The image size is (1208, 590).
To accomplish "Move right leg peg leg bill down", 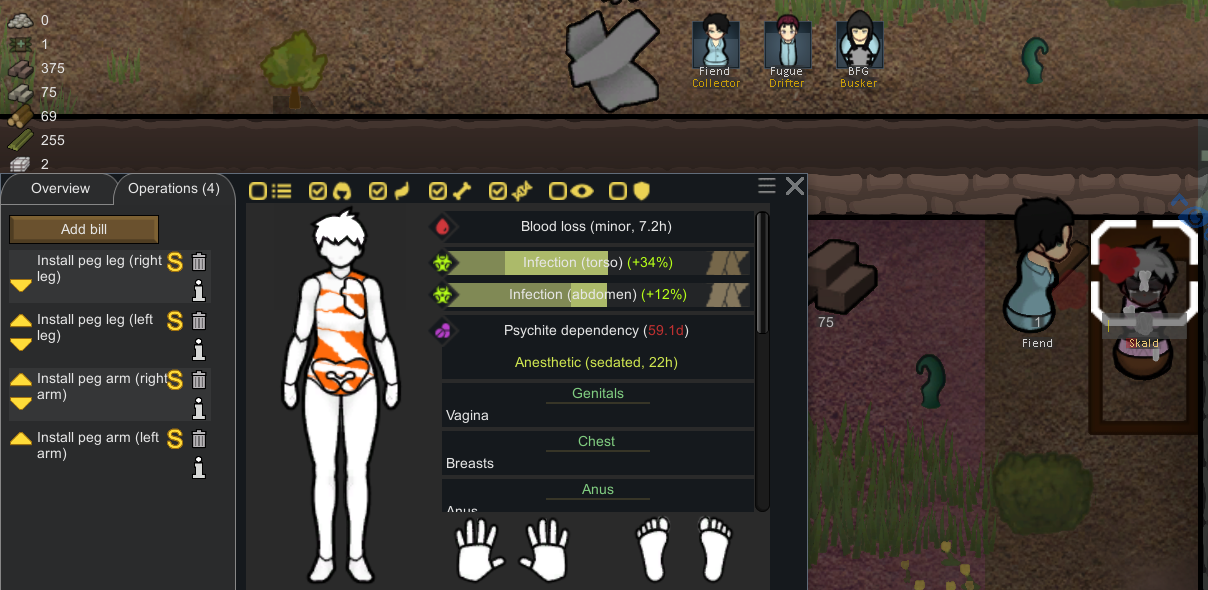I will pos(21,286).
